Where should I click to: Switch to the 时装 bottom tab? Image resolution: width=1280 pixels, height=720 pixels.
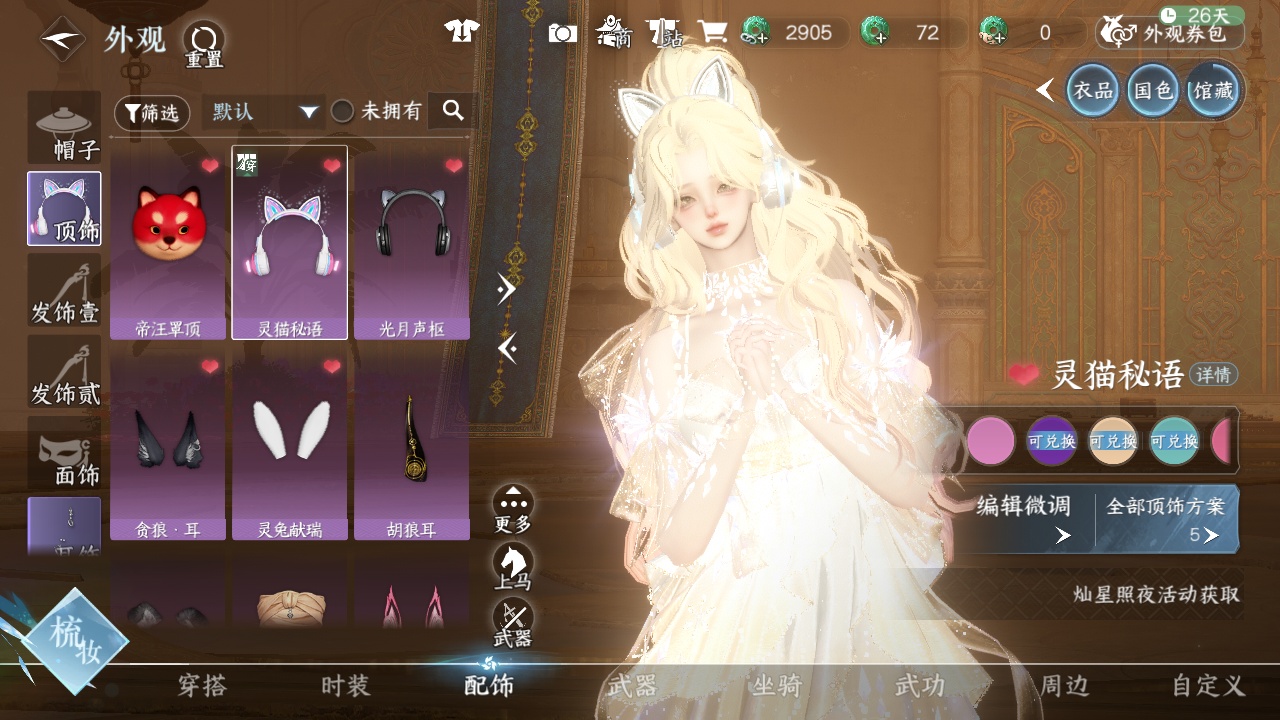point(346,686)
